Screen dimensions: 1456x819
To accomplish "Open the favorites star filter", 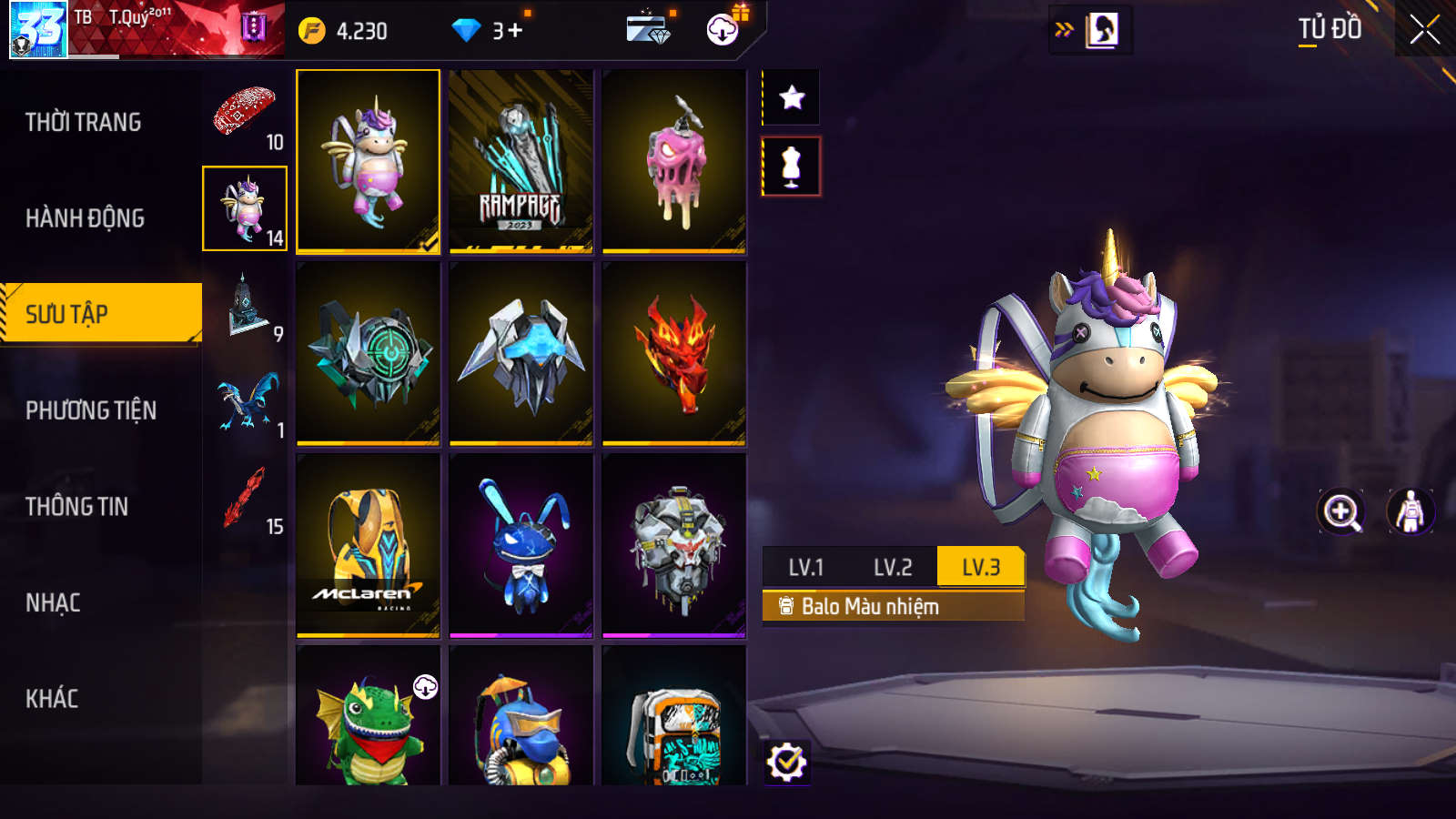I will [792, 97].
